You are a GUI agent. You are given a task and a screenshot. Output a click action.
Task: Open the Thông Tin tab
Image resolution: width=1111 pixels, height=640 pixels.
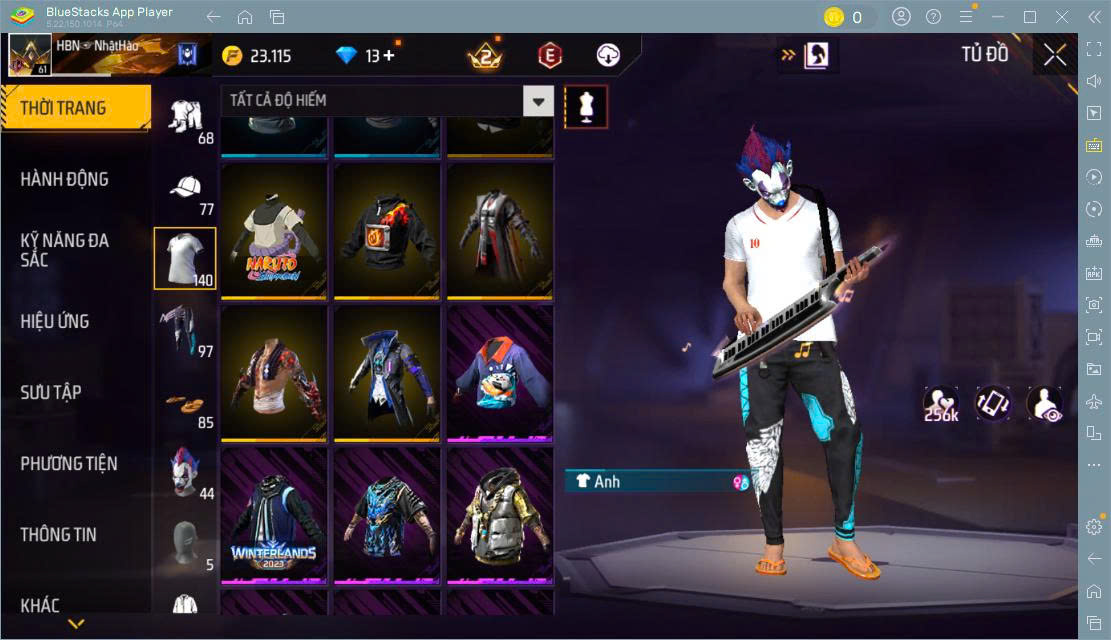[x=59, y=535]
